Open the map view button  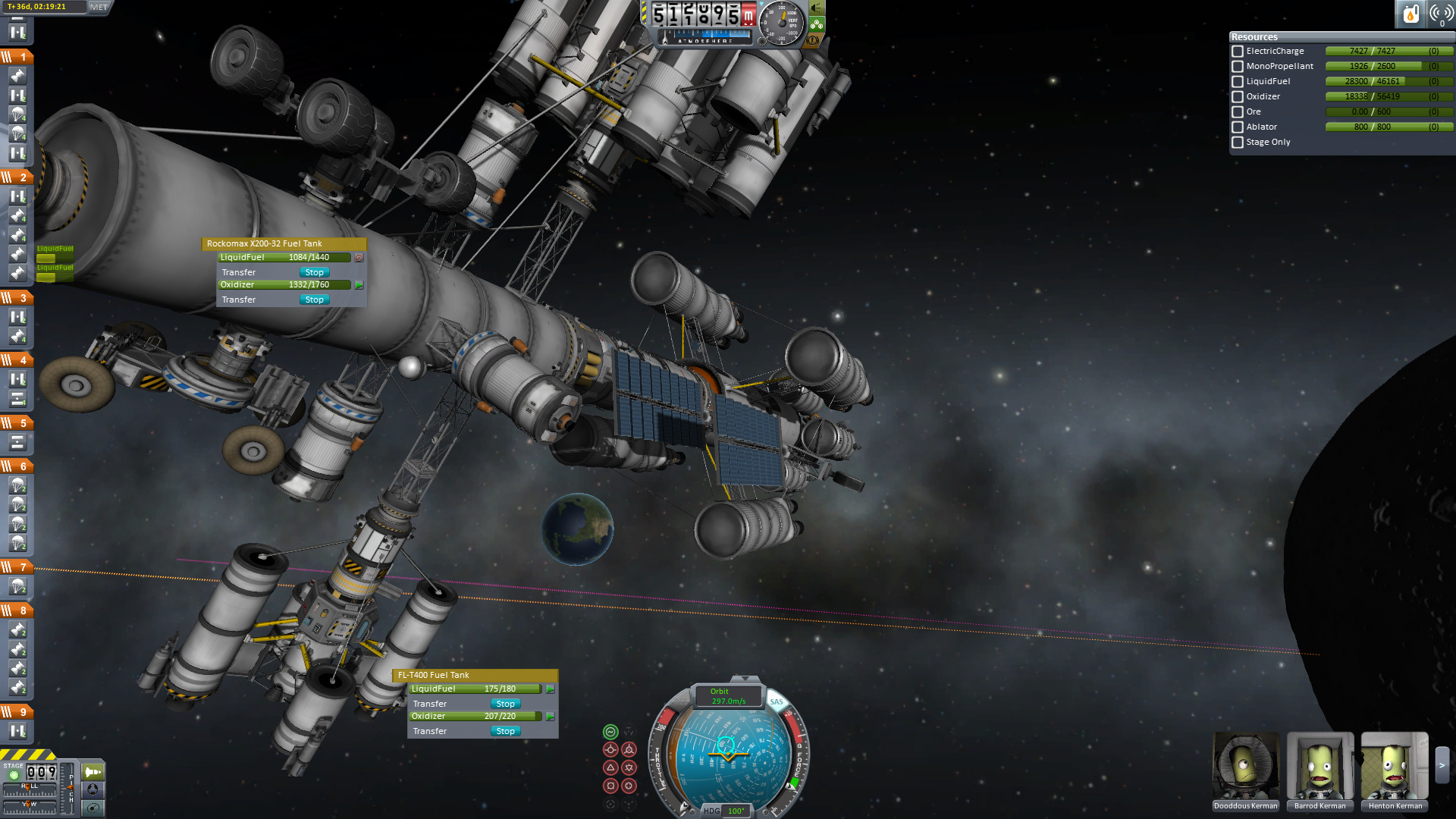93,808
